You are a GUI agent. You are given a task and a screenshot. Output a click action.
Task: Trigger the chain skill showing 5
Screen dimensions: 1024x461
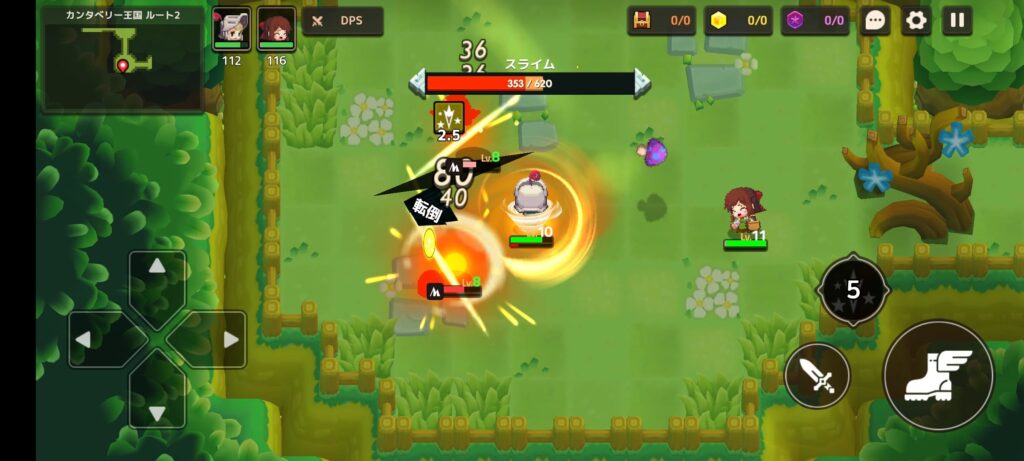[x=852, y=290]
